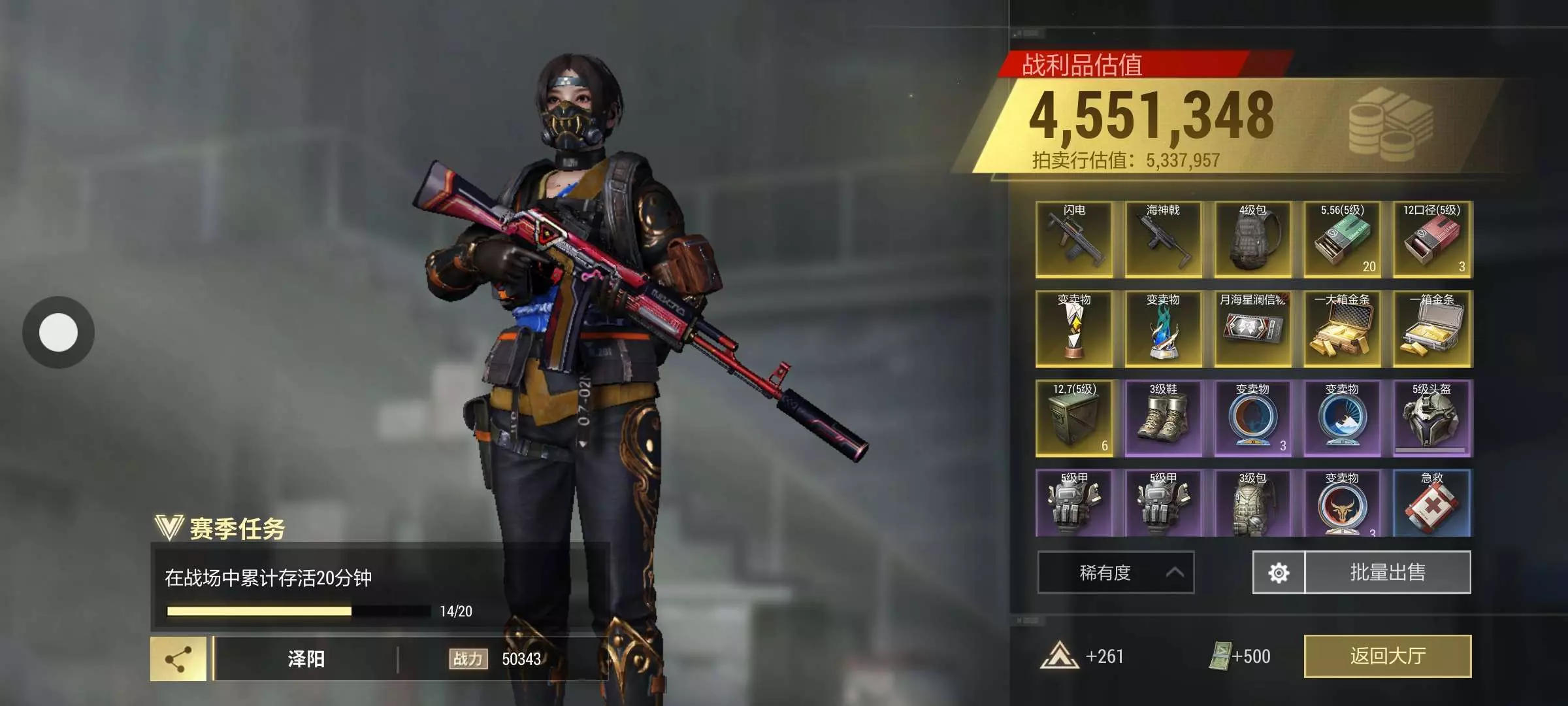Tap the floating white circle assistive button
The width and height of the screenshot is (1568, 706).
tap(58, 332)
